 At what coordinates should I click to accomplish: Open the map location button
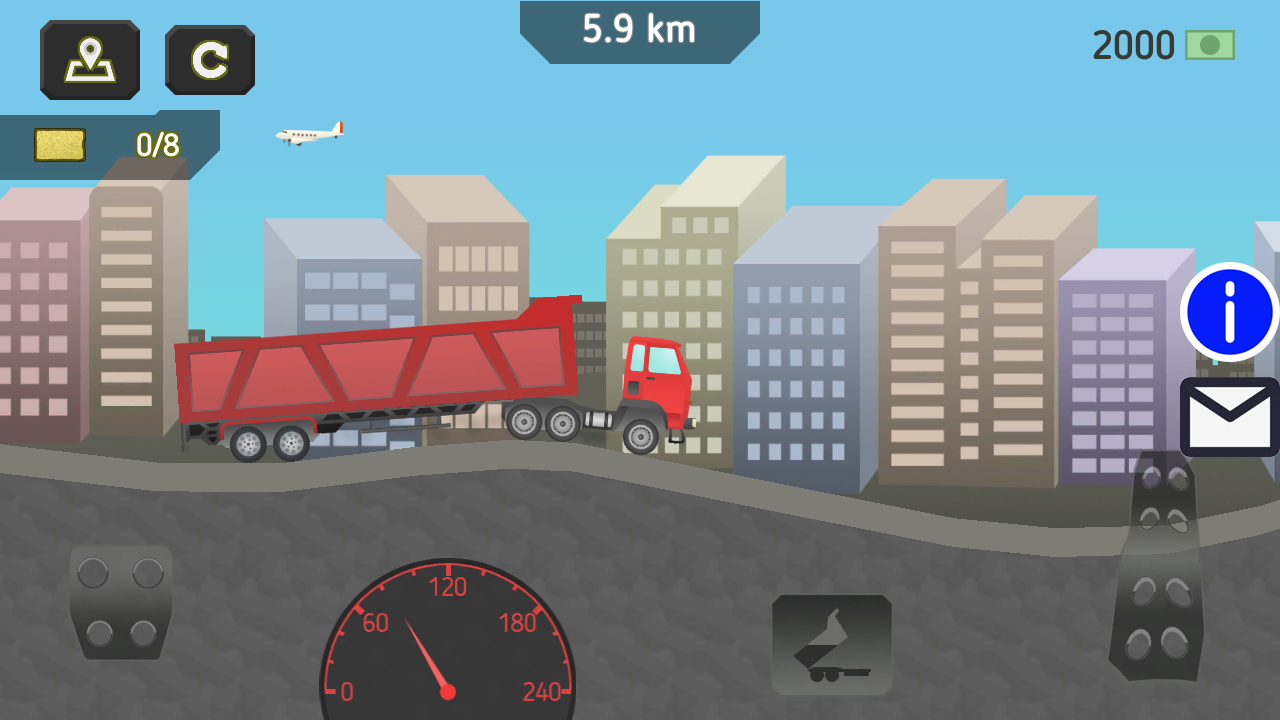(x=90, y=60)
